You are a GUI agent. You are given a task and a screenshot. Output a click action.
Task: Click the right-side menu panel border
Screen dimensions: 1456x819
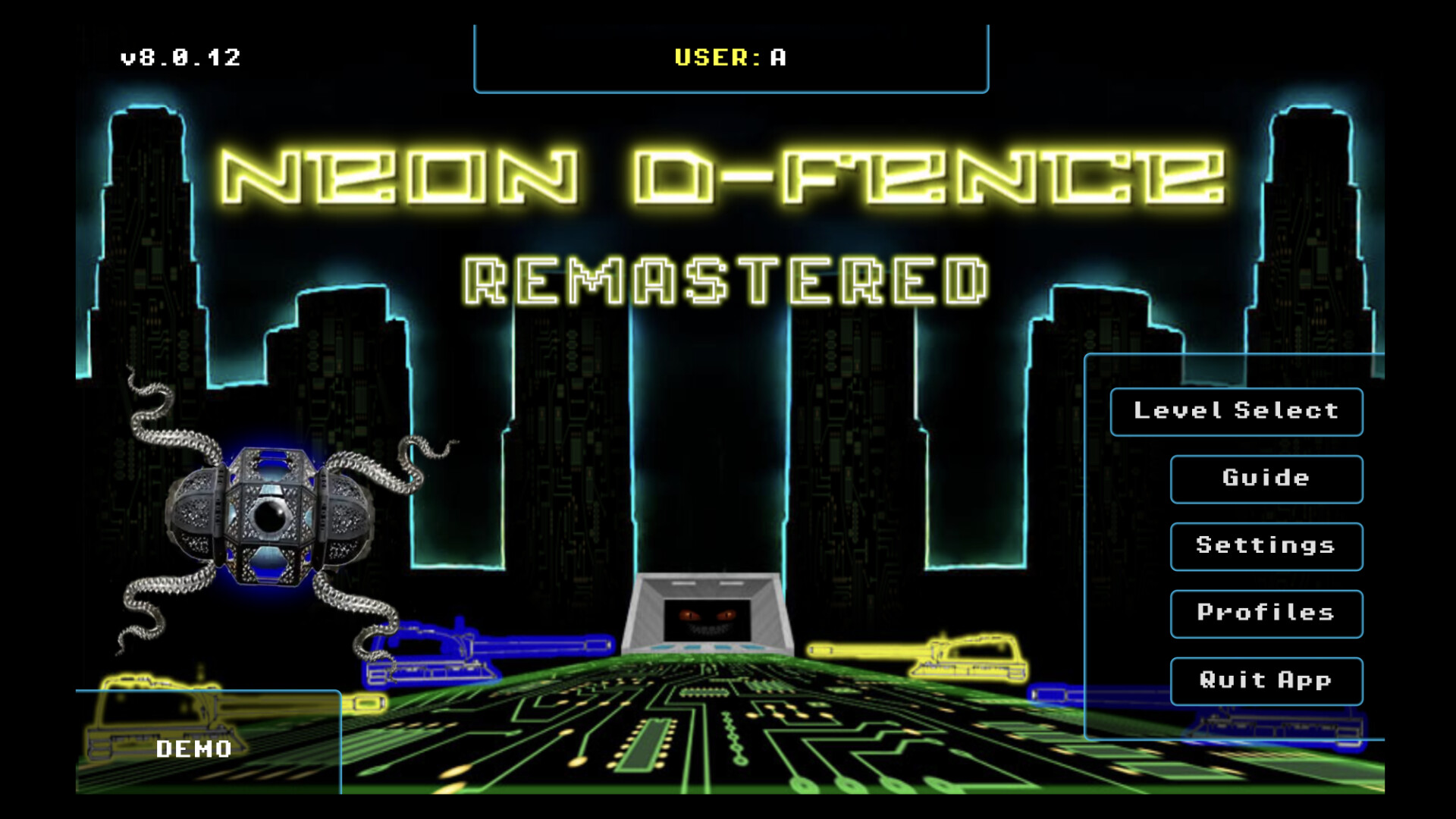tap(1087, 531)
